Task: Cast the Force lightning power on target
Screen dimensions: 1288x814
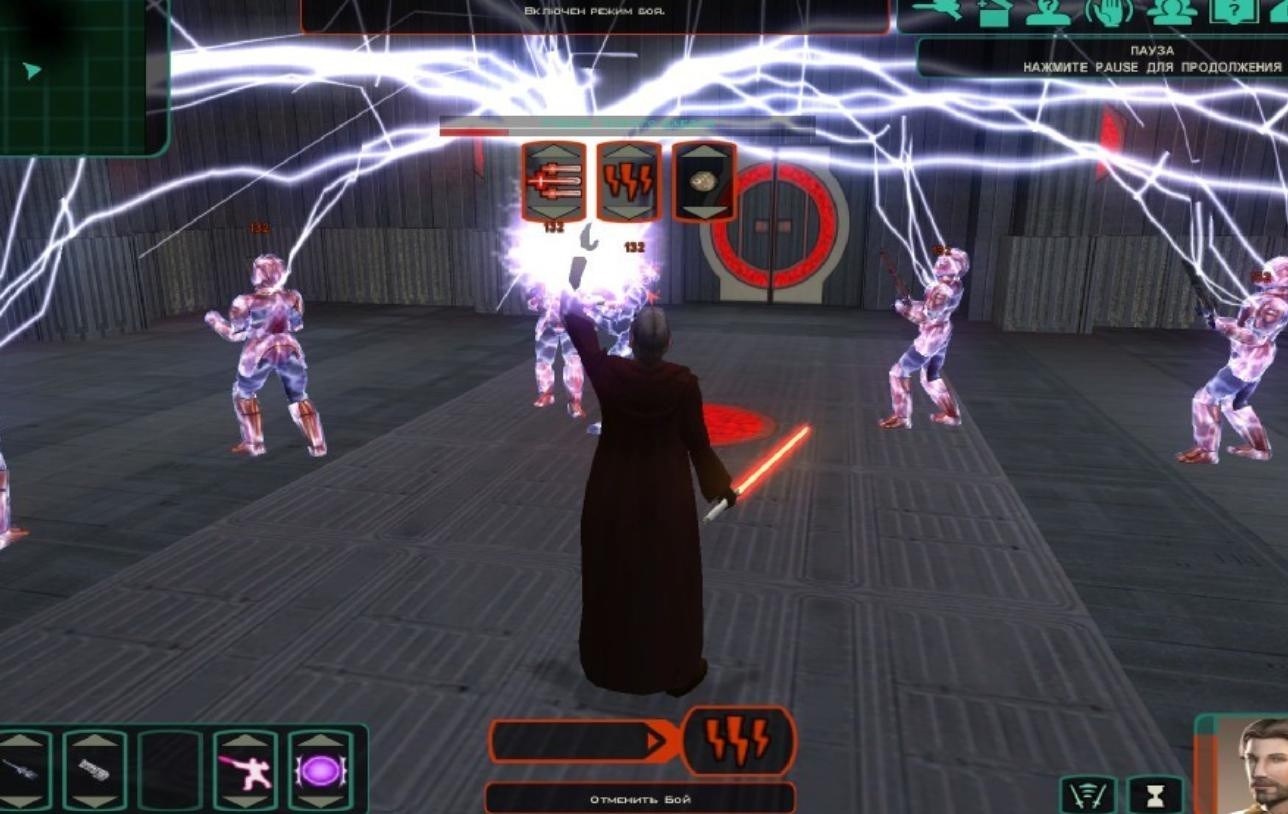Action: tap(629, 181)
